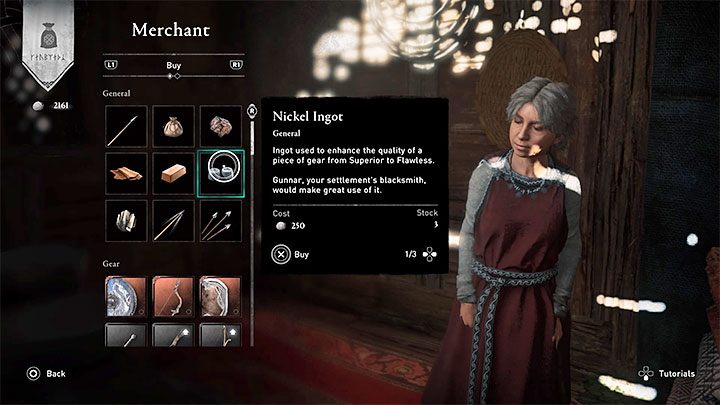The image size is (720, 405).
Task: Choose the tied cloth pouch item
Action: tap(173, 126)
